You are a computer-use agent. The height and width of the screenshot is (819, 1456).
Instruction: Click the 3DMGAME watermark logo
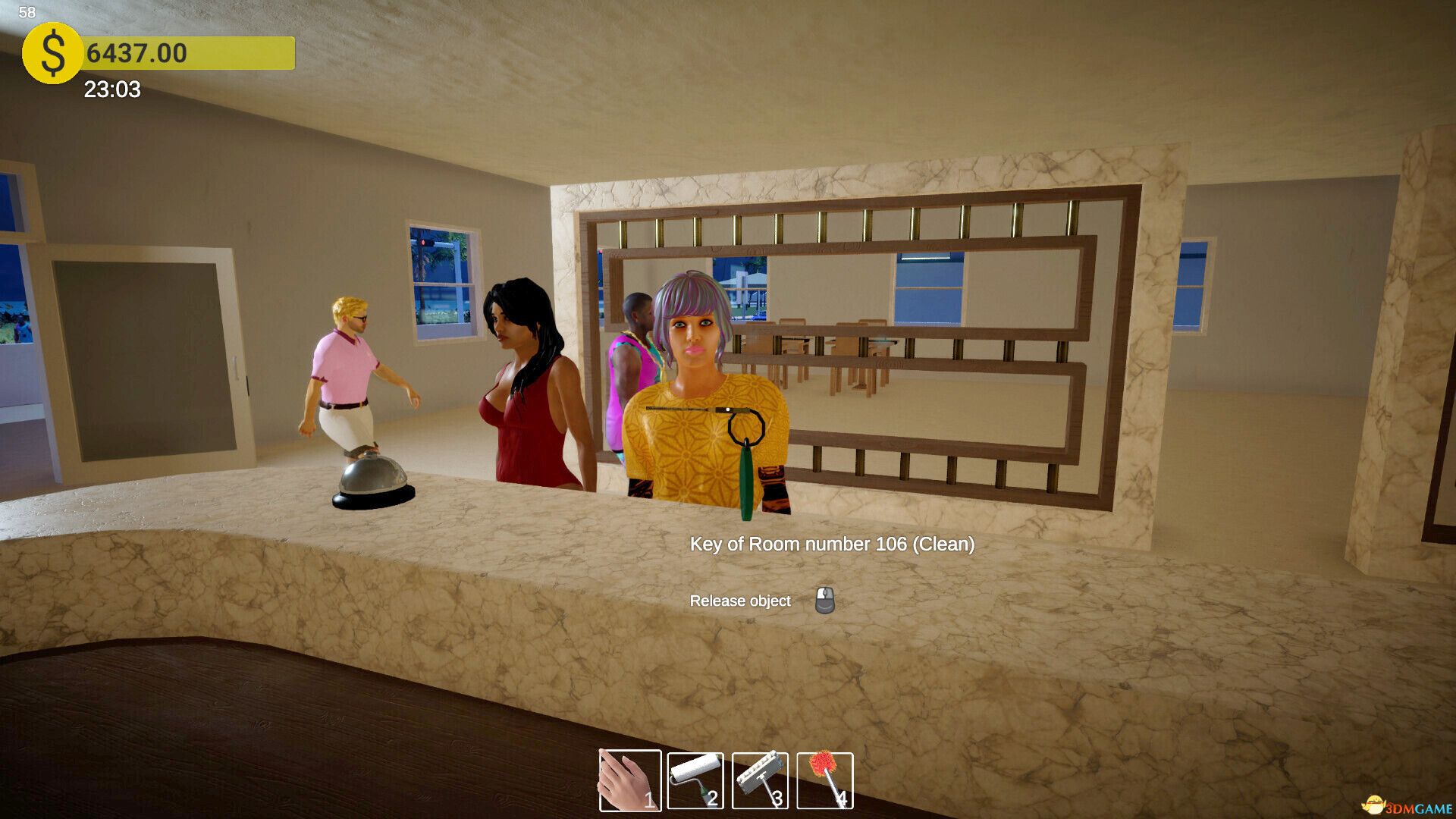tap(1407, 806)
